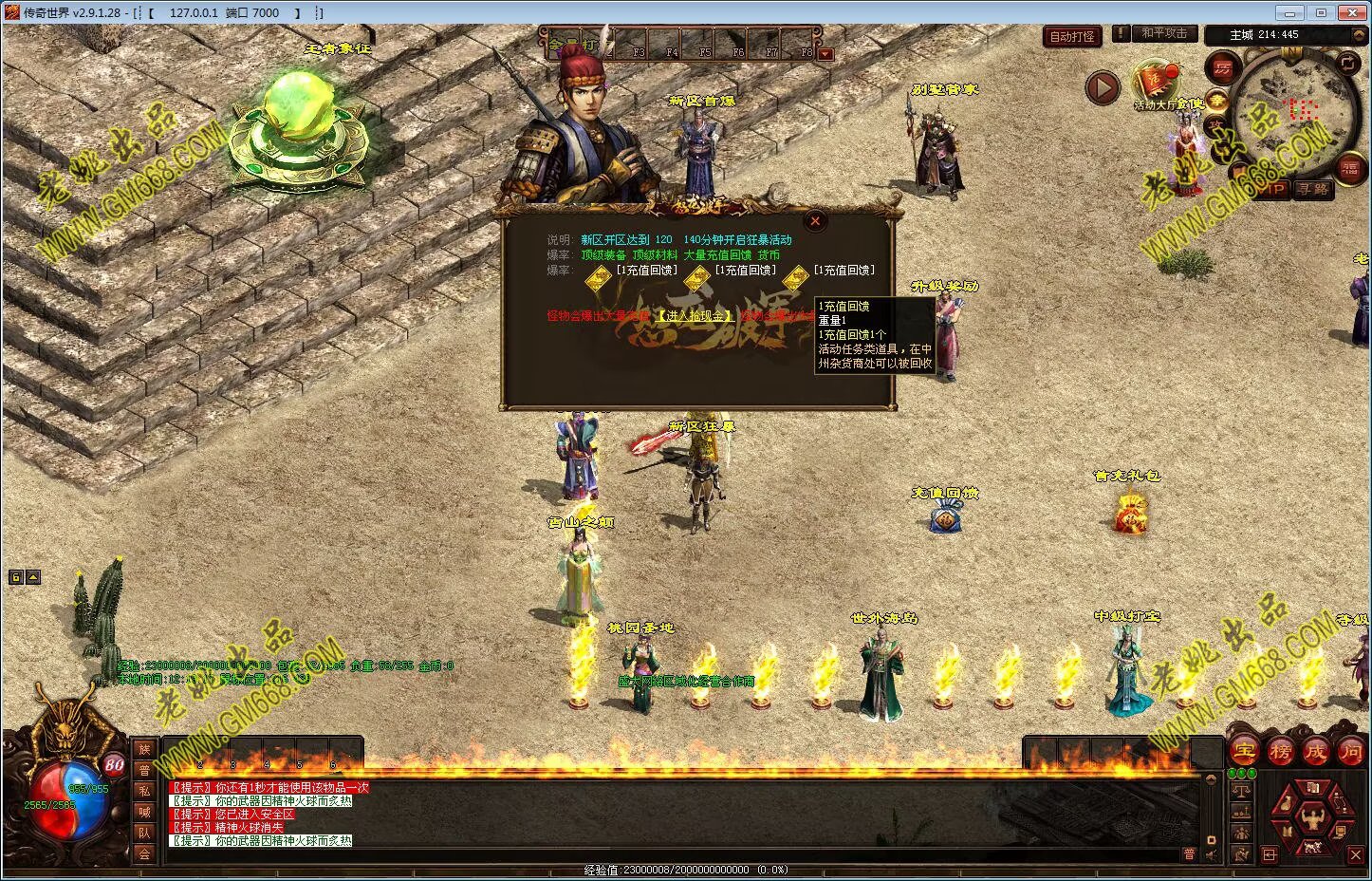Click the round play arrow button

click(1102, 88)
